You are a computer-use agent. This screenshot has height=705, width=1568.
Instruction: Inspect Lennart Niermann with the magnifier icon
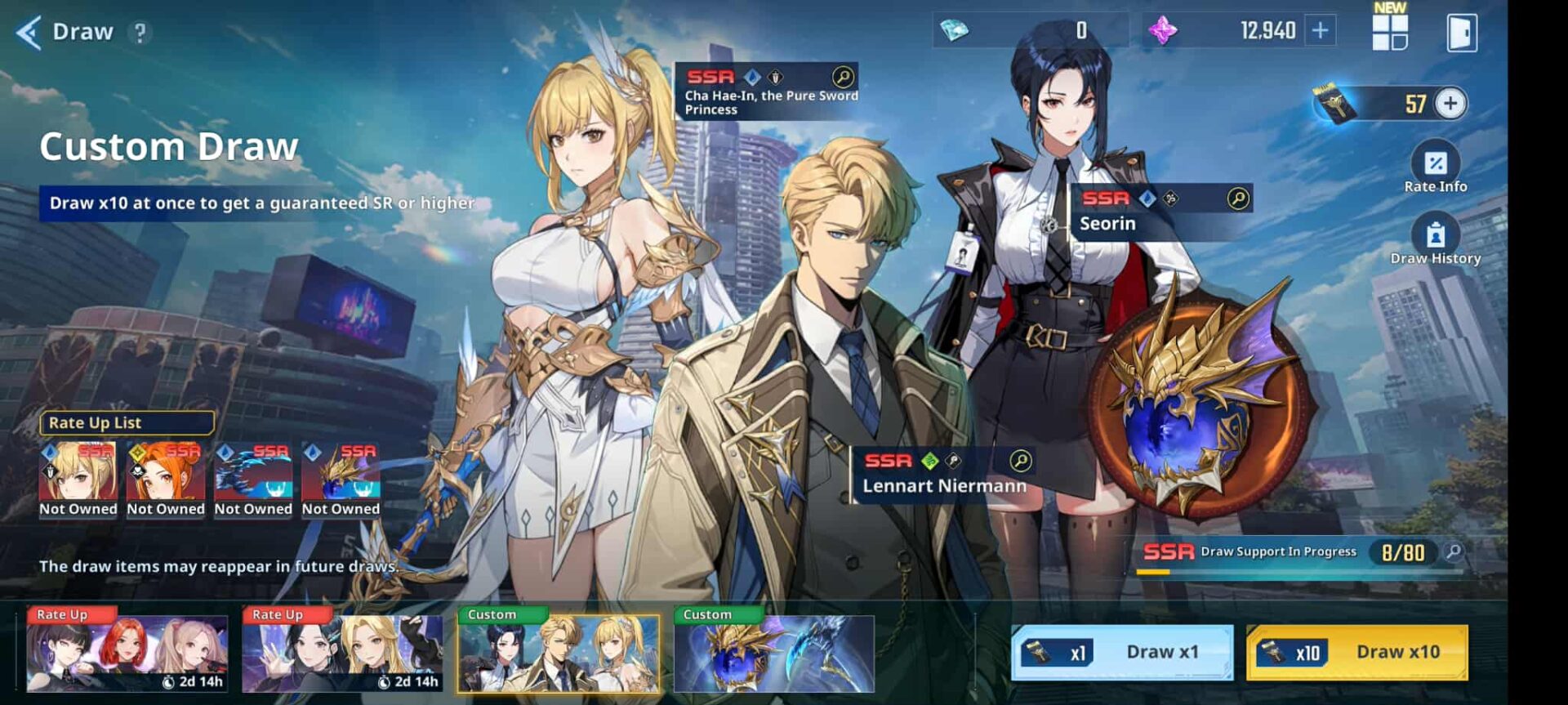pos(1020,461)
